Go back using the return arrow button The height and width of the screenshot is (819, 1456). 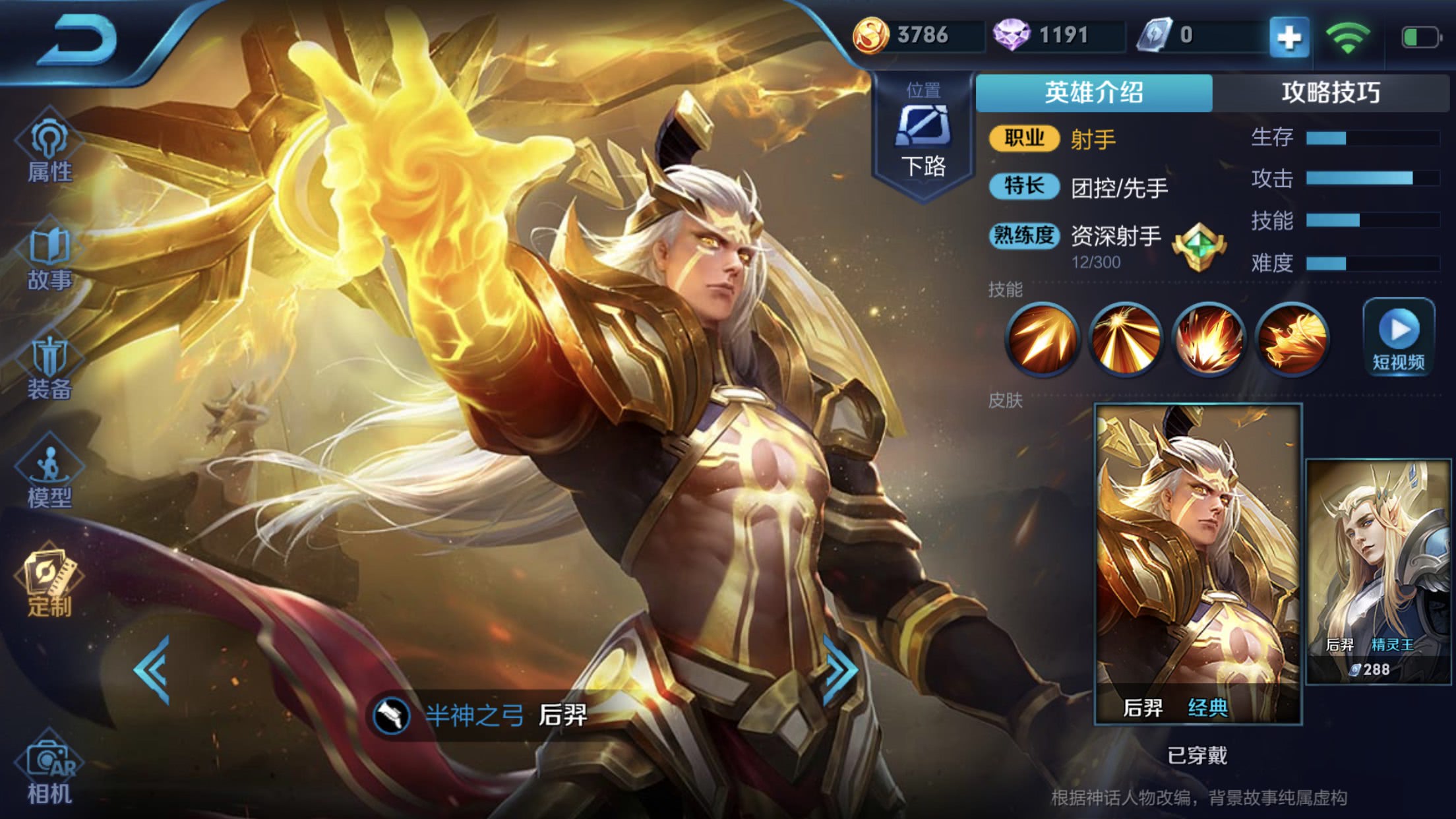pos(79,41)
